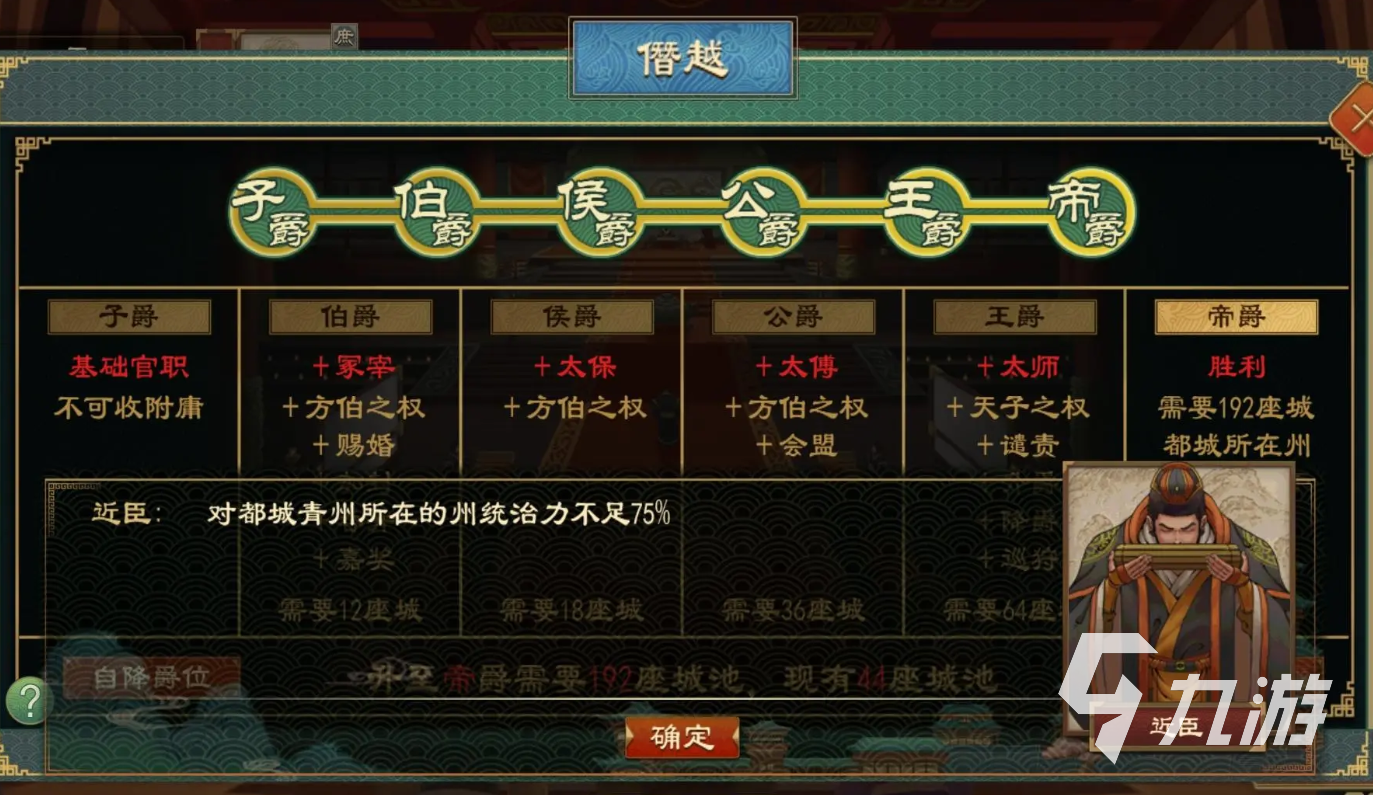Select the 伯爵 rank medallion
The image size is (1373, 795).
(436, 212)
